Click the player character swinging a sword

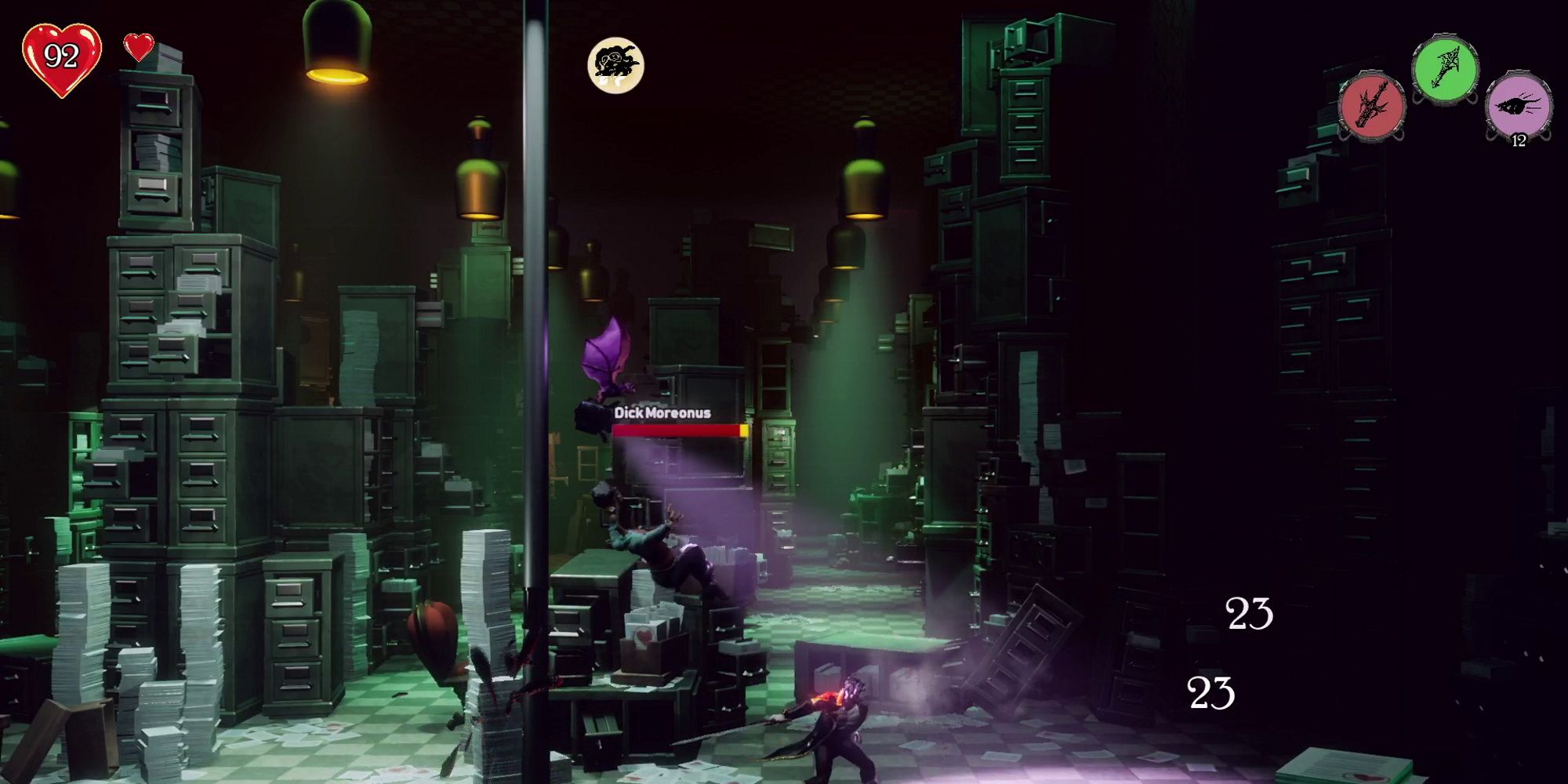[843, 729]
